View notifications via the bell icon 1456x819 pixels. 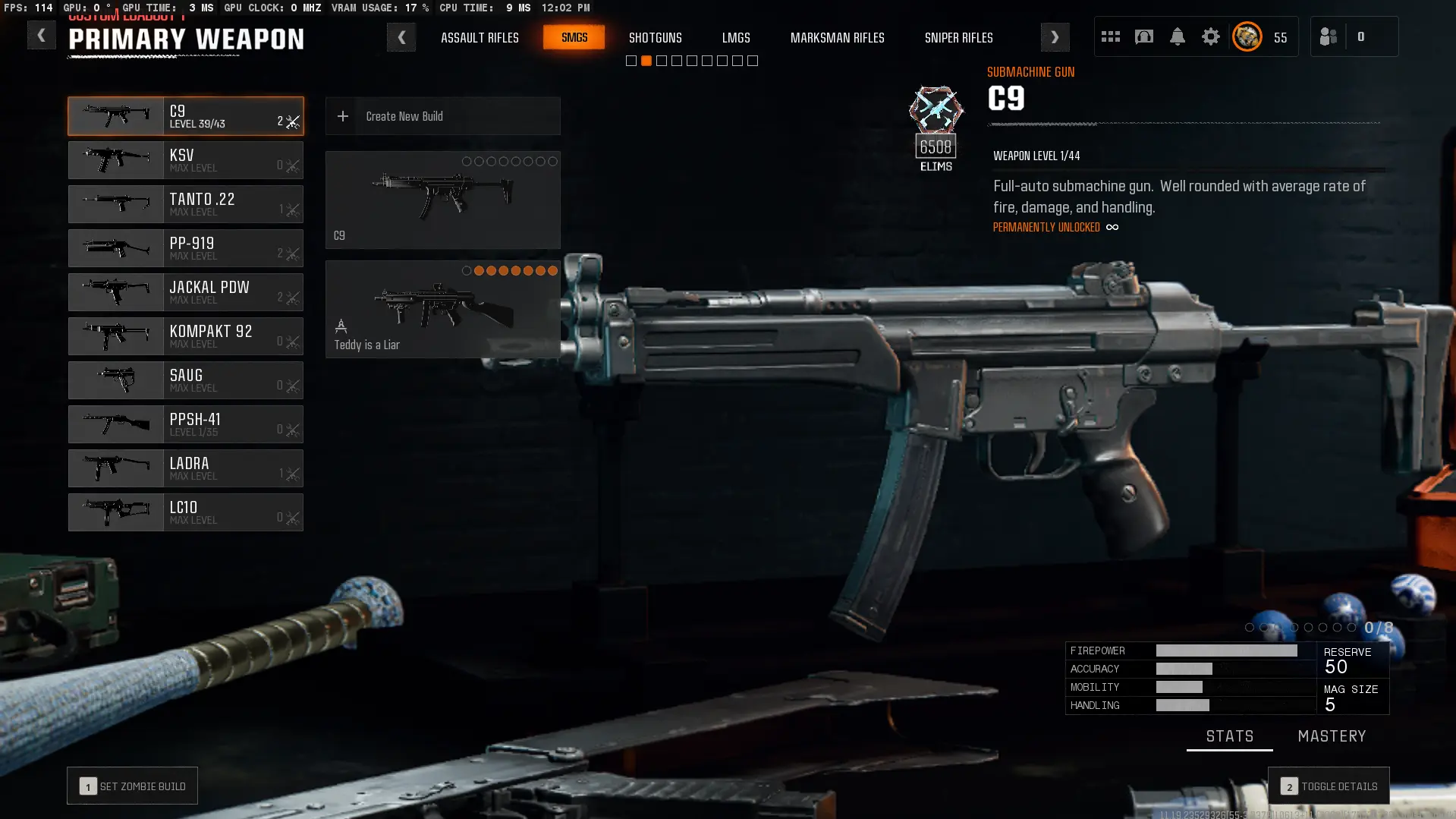click(x=1177, y=36)
